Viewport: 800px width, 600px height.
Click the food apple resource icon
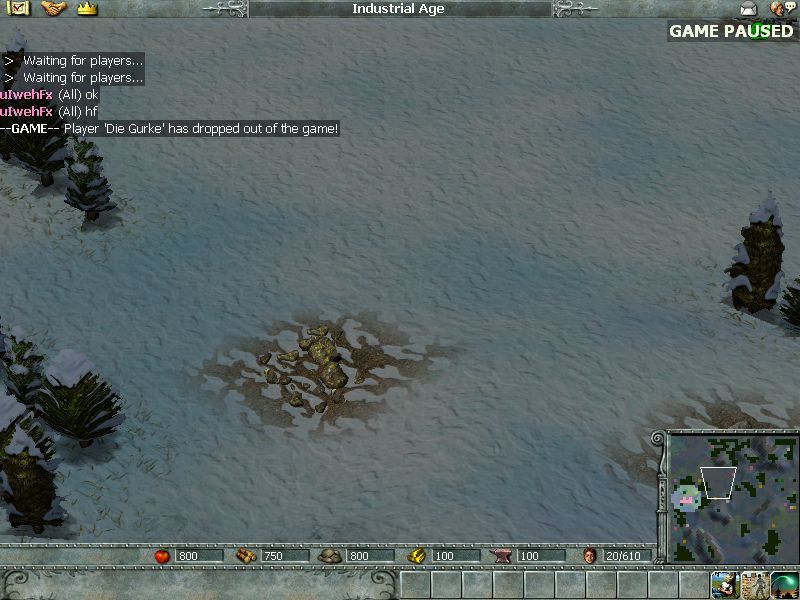pyautogui.click(x=163, y=556)
